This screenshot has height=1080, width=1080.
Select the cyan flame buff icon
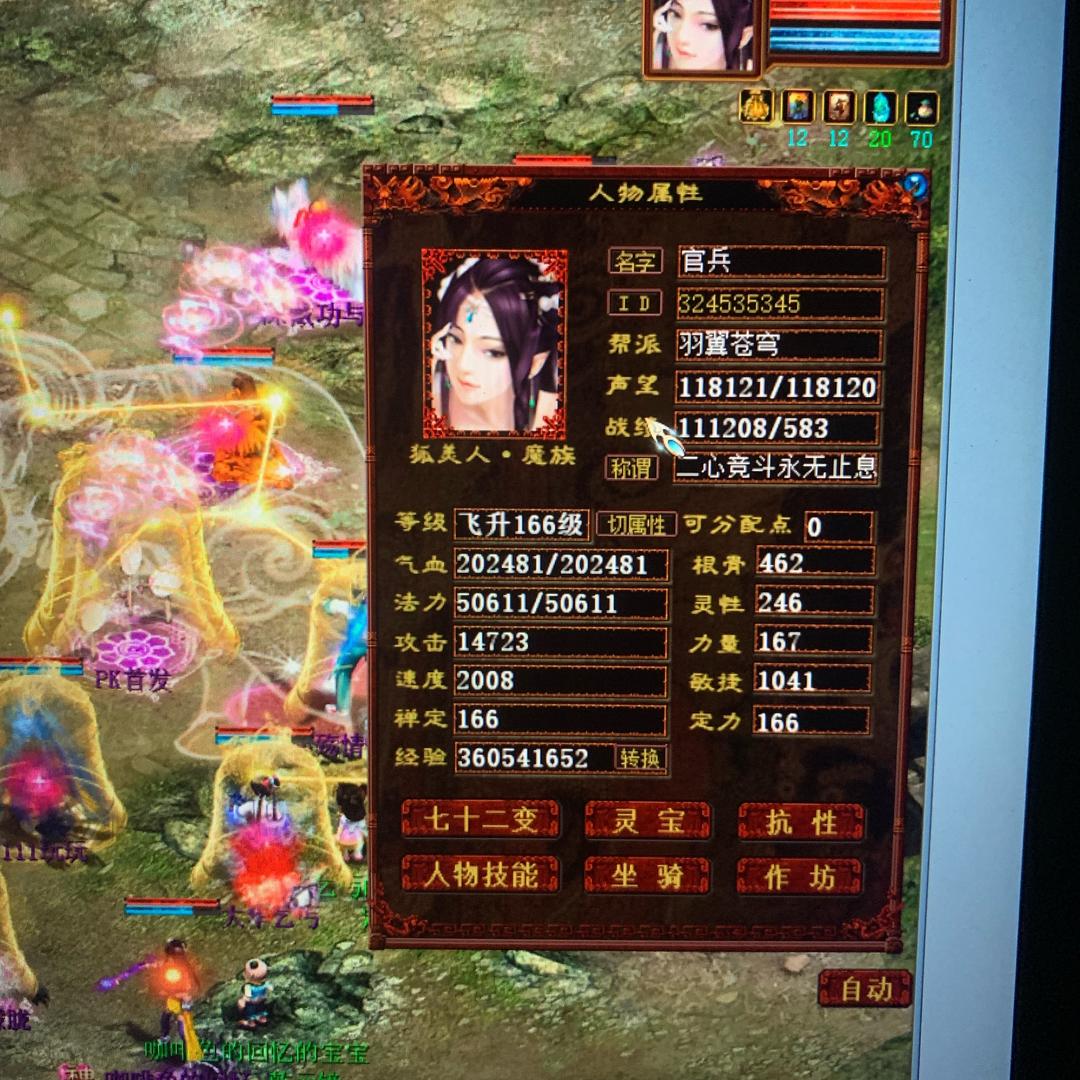[880, 107]
